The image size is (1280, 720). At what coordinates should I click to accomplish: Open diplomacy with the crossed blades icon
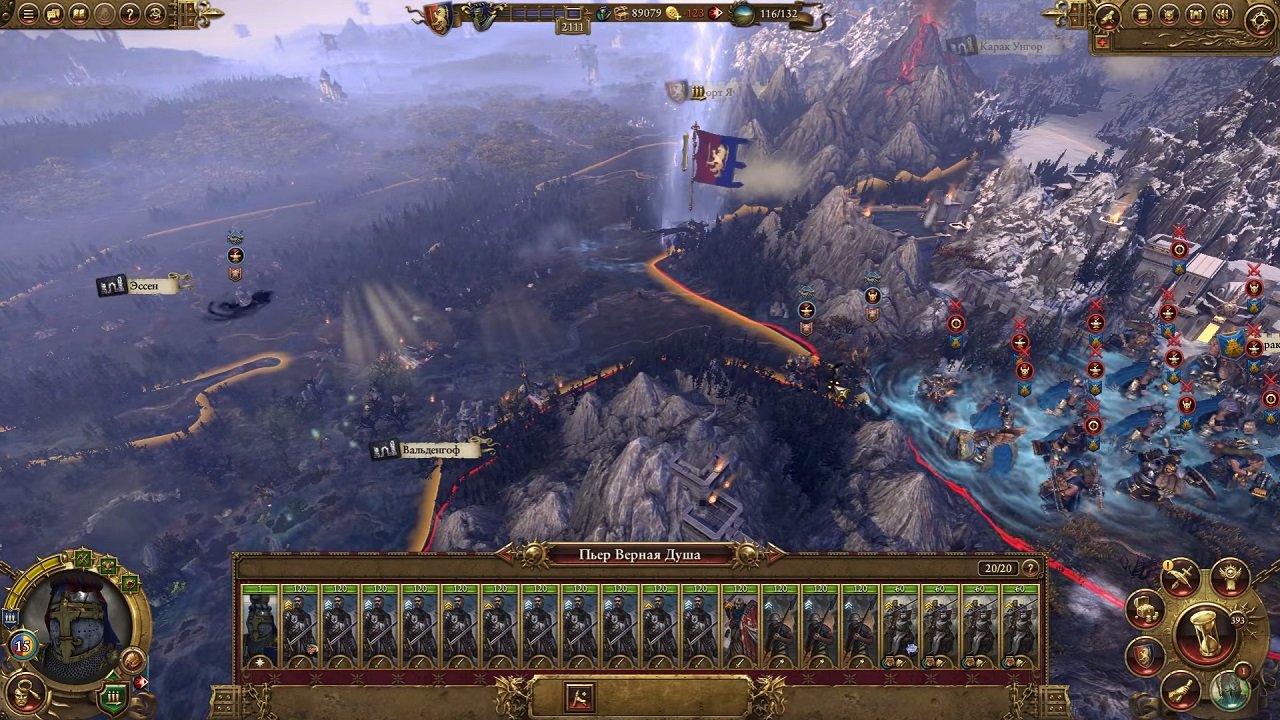tap(1182, 578)
